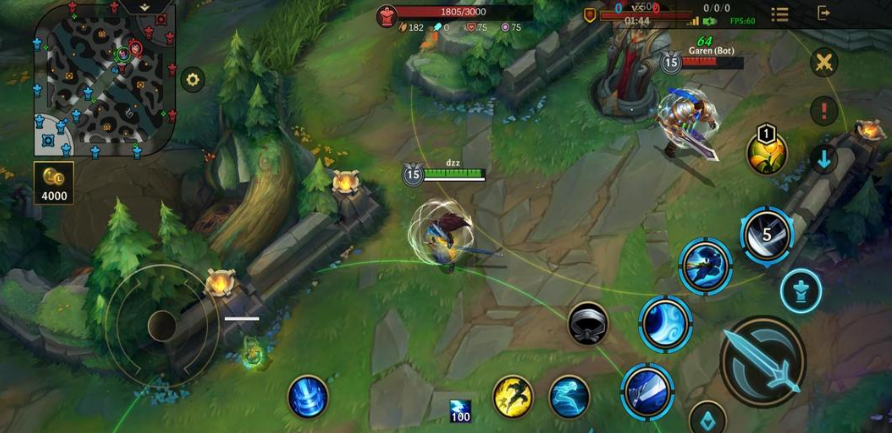Tap the exit door icon
The image size is (892, 433).
(x=825, y=13)
